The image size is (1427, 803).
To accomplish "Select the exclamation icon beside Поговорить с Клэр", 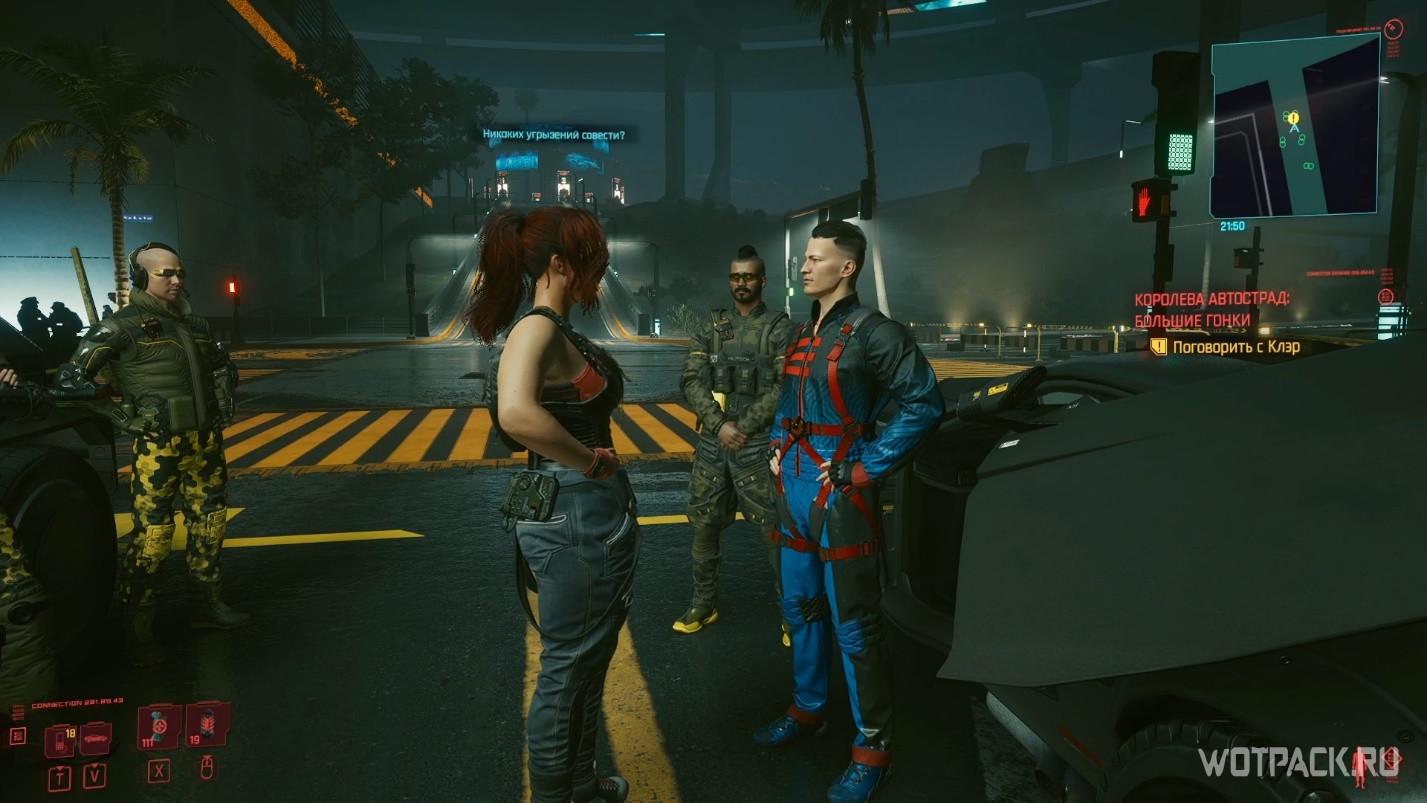I will 1159,347.
